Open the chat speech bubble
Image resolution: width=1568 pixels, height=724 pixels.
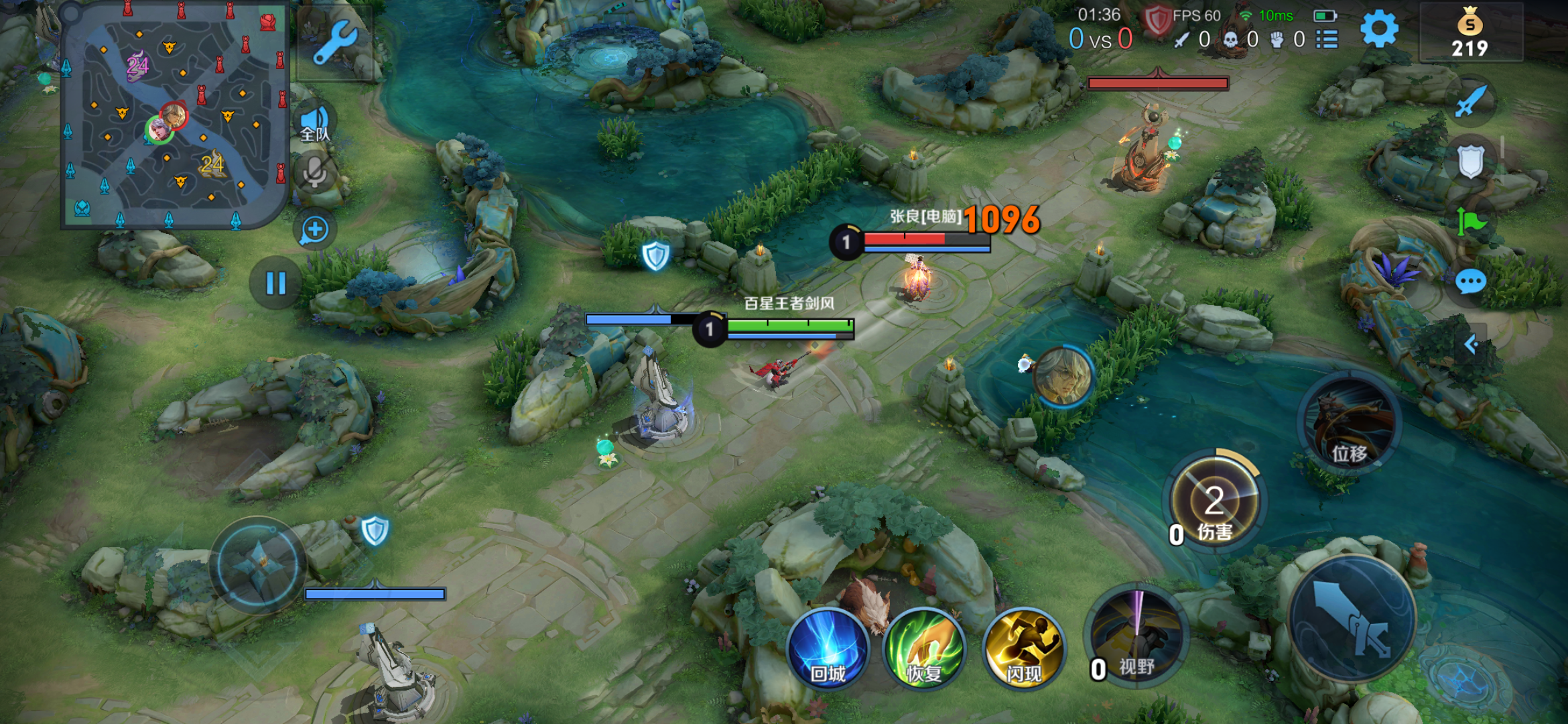coord(1471,282)
